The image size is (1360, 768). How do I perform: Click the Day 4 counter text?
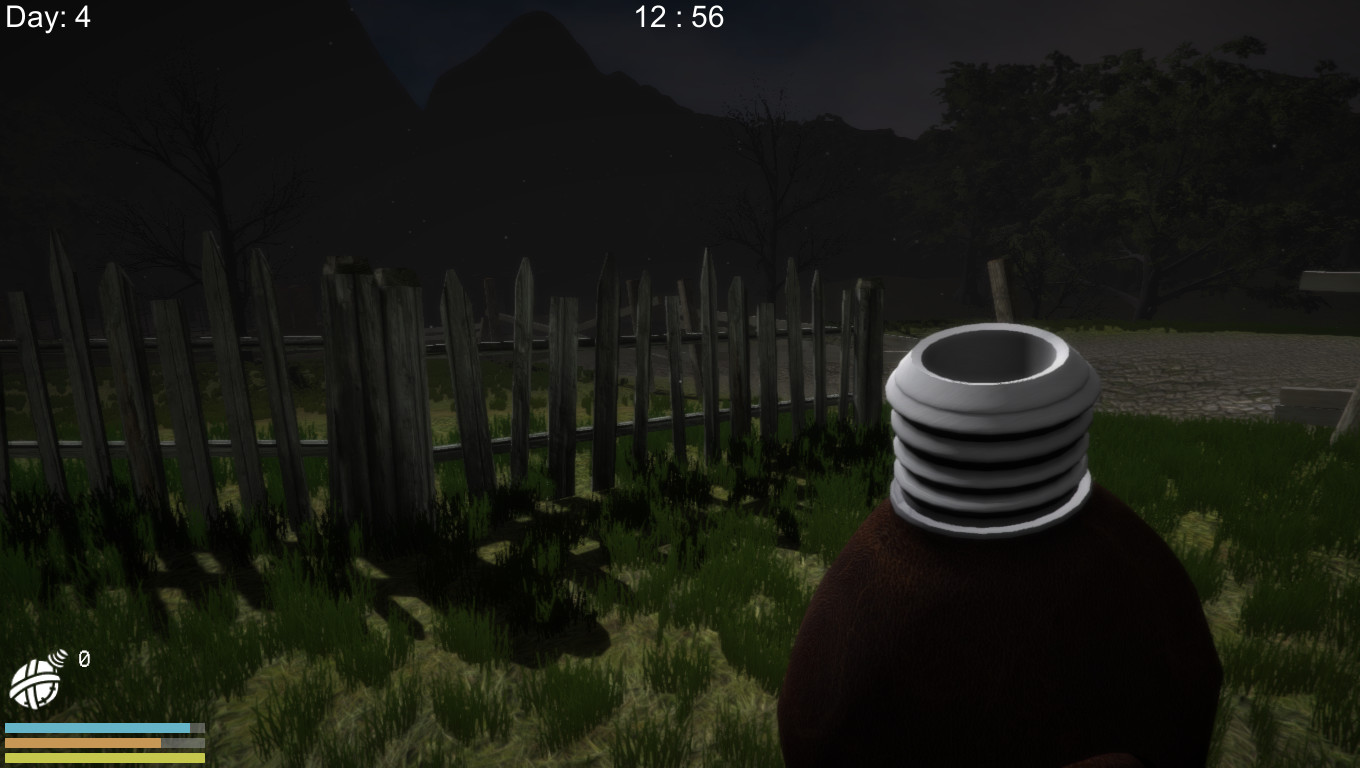click(x=48, y=17)
